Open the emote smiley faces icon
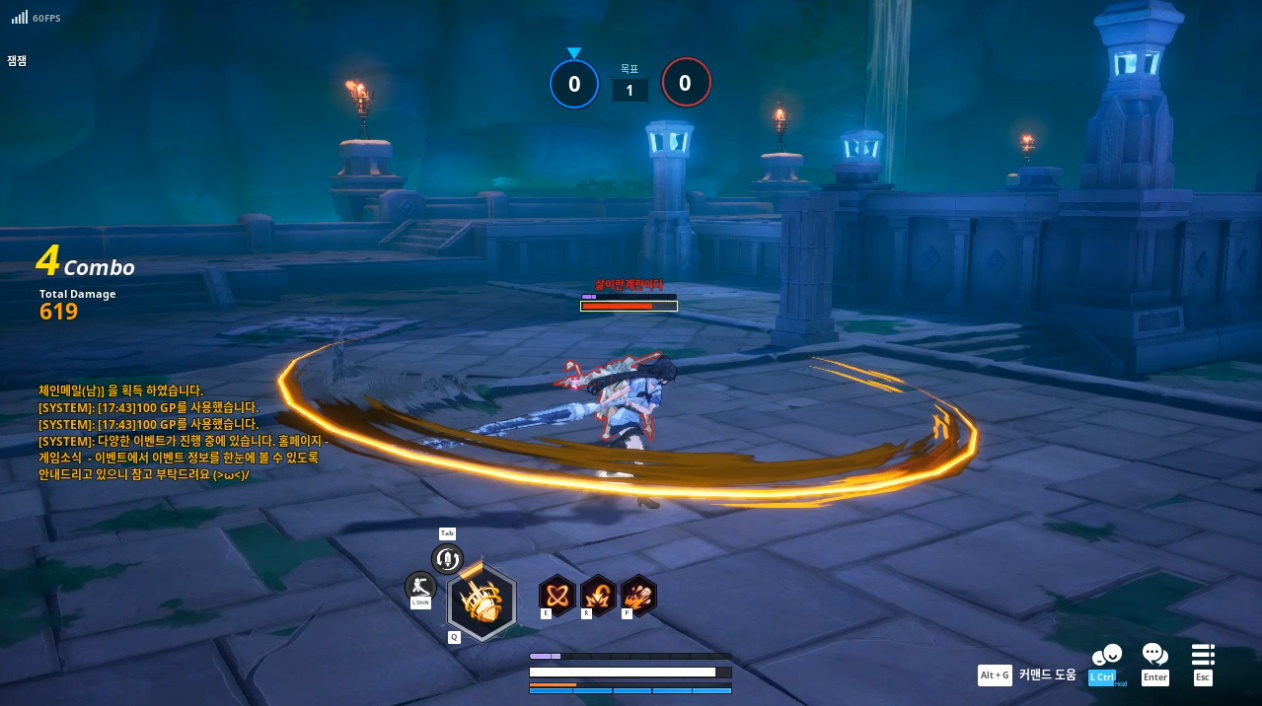The image size is (1262, 706). [1106, 655]
